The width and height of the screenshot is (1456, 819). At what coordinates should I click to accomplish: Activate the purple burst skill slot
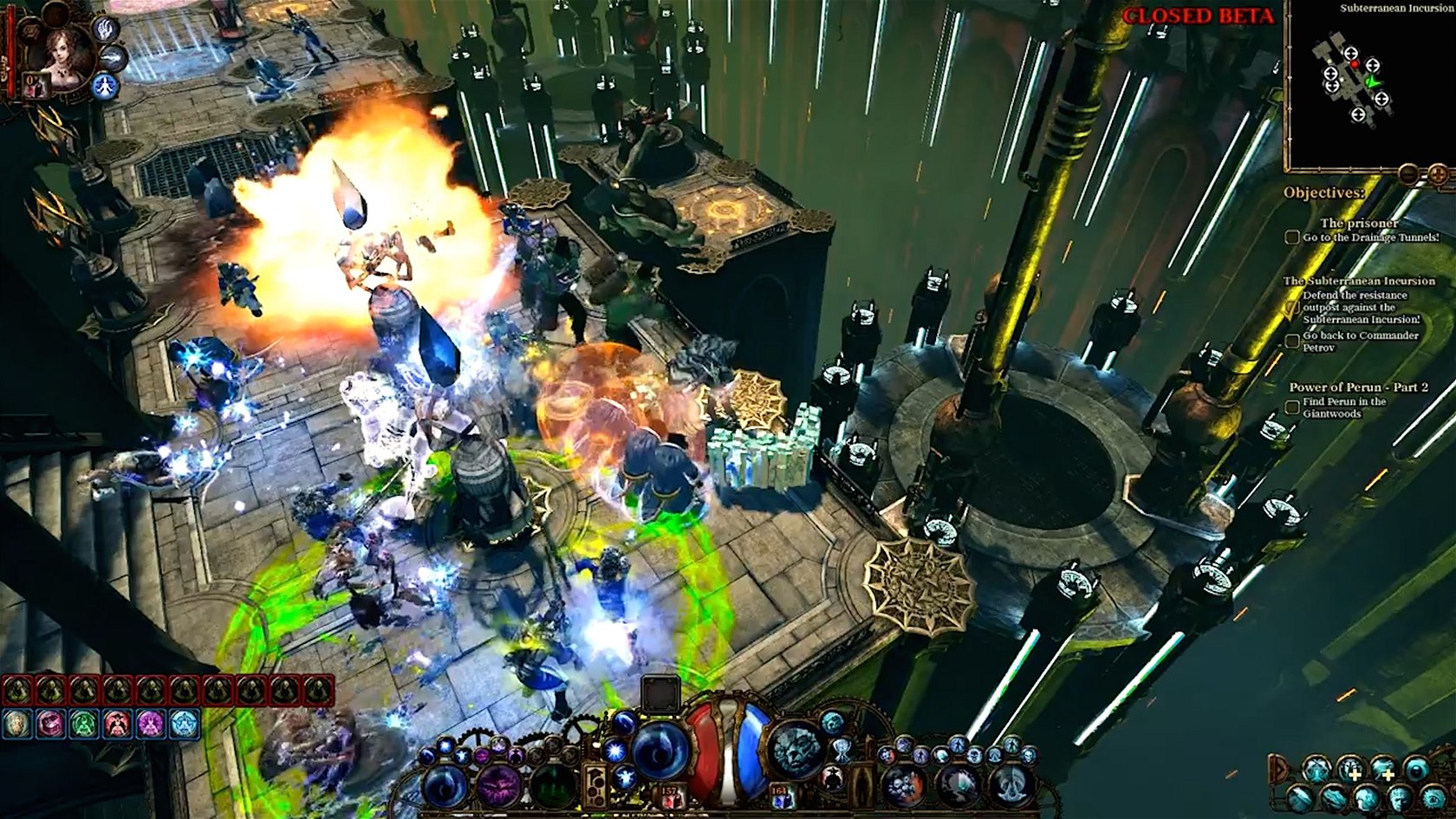pyautogui.click(x=499, y=786)
